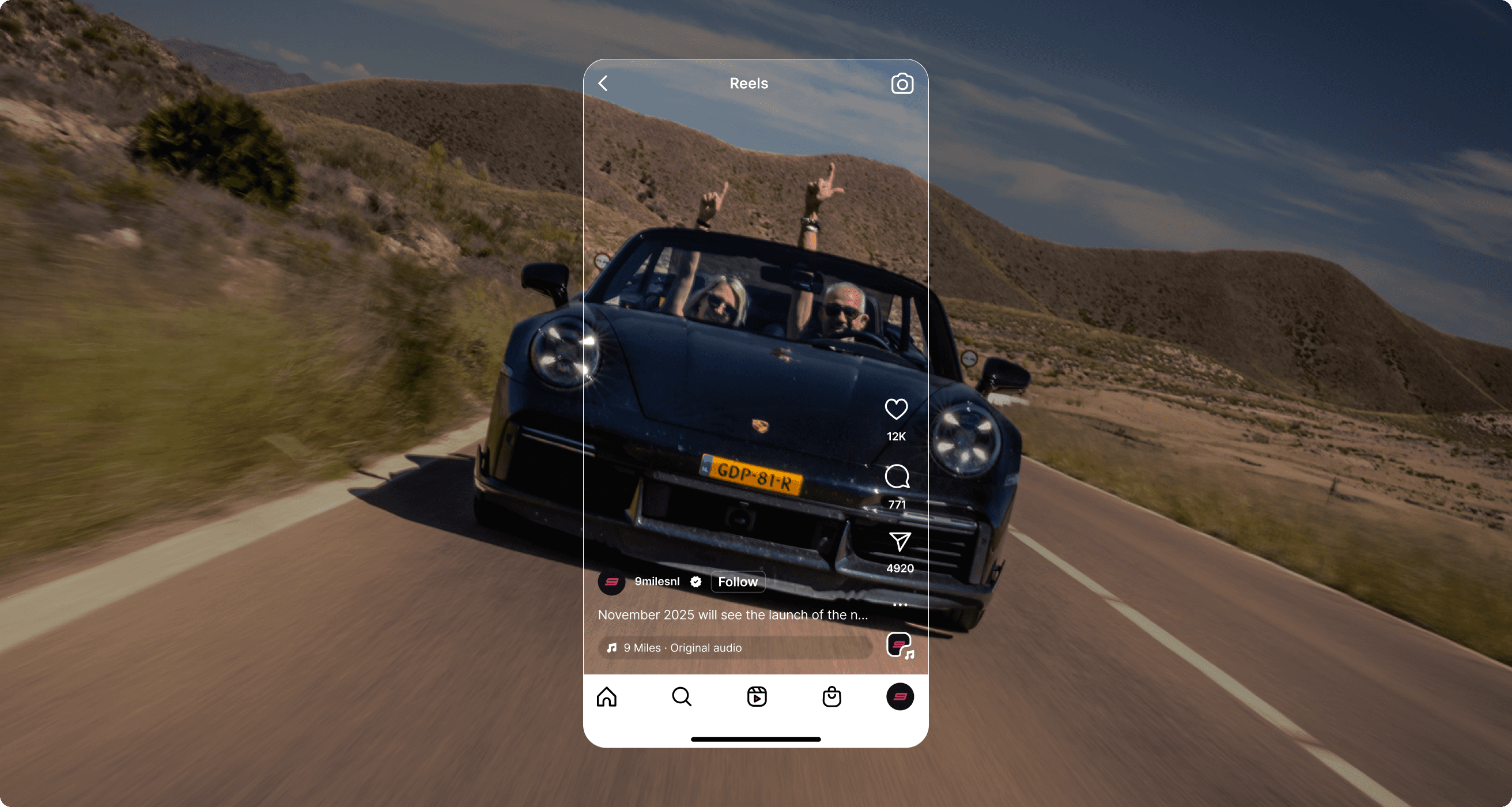Switch to the Home tab
The image size is (1512, 807).
click(606, 697)
